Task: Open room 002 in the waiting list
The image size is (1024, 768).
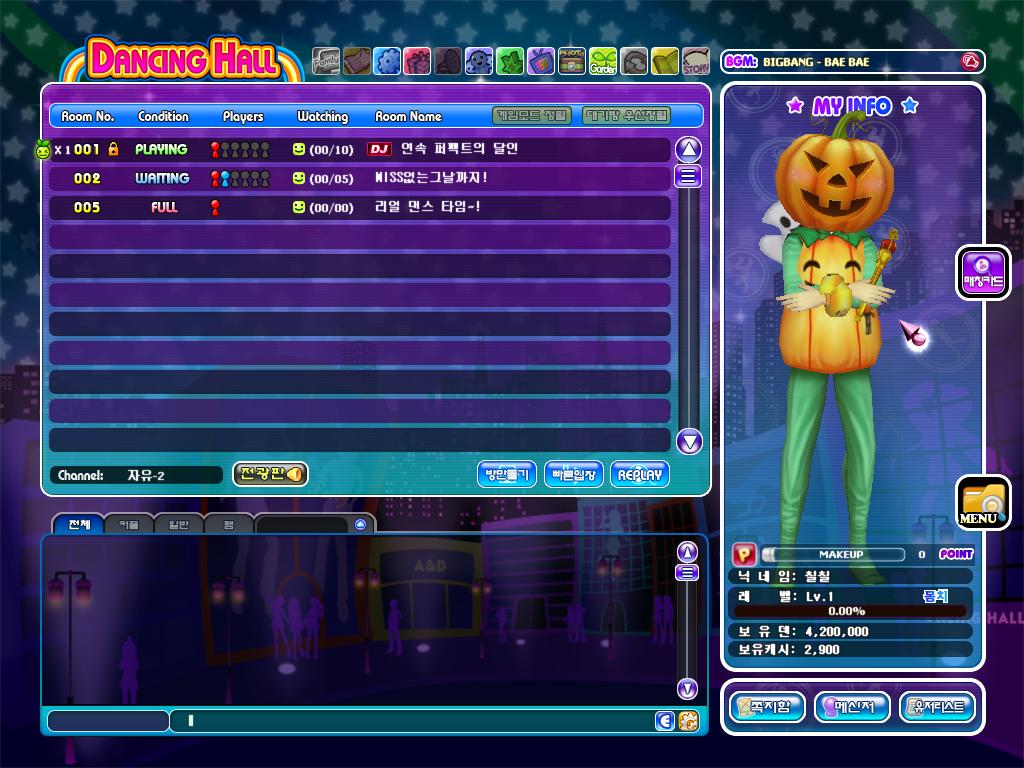Action: point(360,178)
